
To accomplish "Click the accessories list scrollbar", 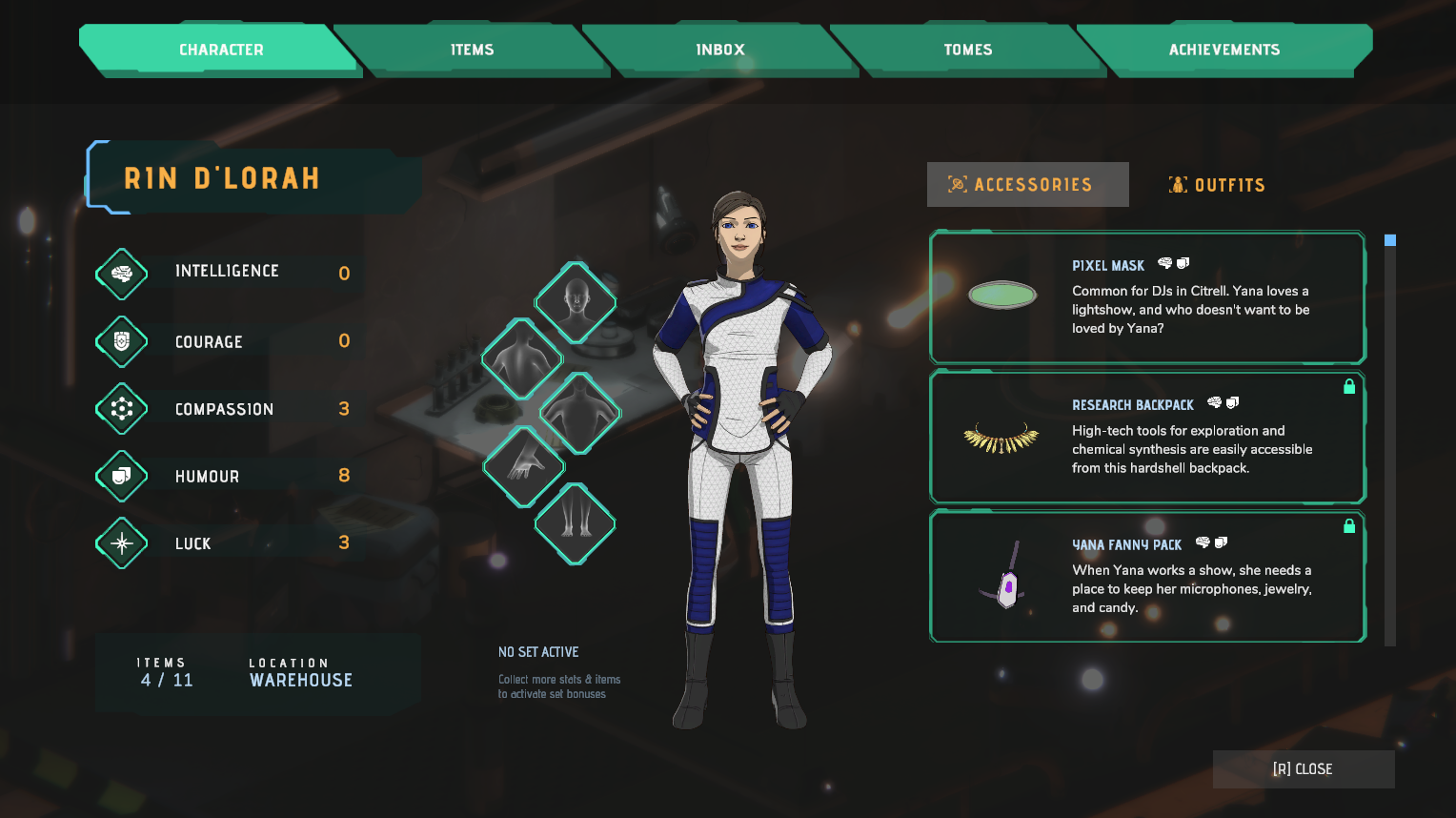I will pos(1390,439).
